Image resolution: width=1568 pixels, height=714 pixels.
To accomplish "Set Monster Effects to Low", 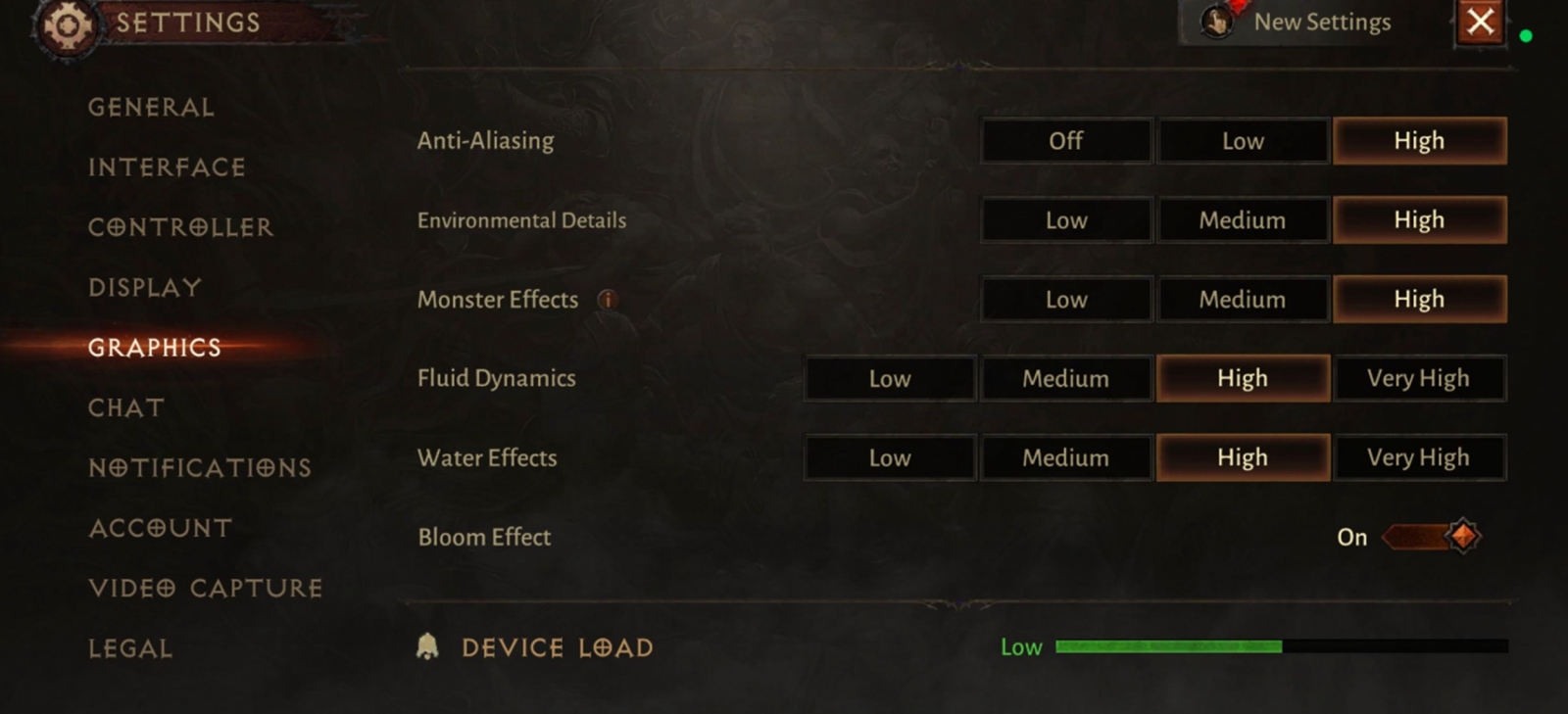I will (1066, 300).
